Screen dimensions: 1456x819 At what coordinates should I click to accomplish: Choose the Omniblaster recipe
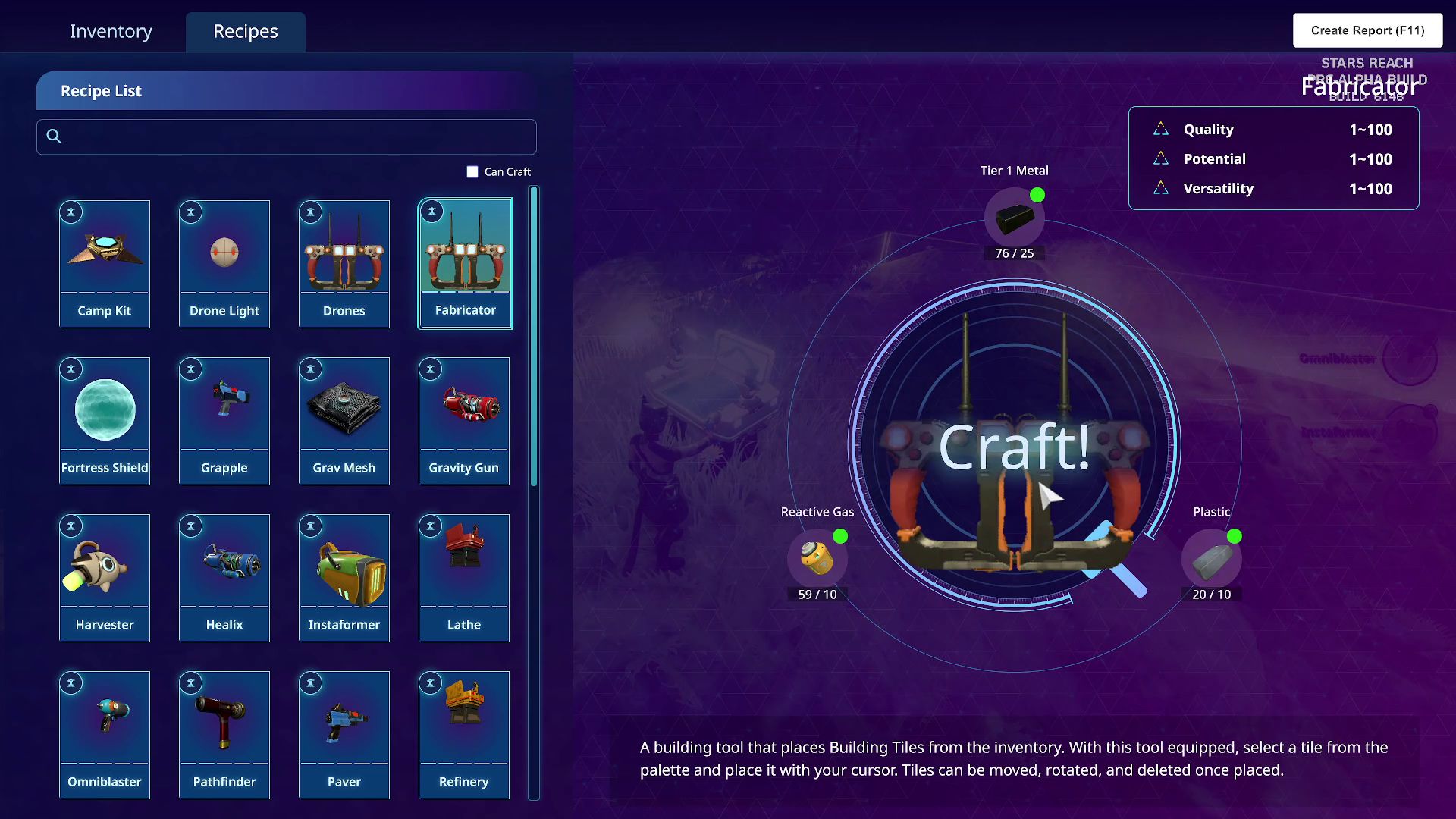coord(105,735)
